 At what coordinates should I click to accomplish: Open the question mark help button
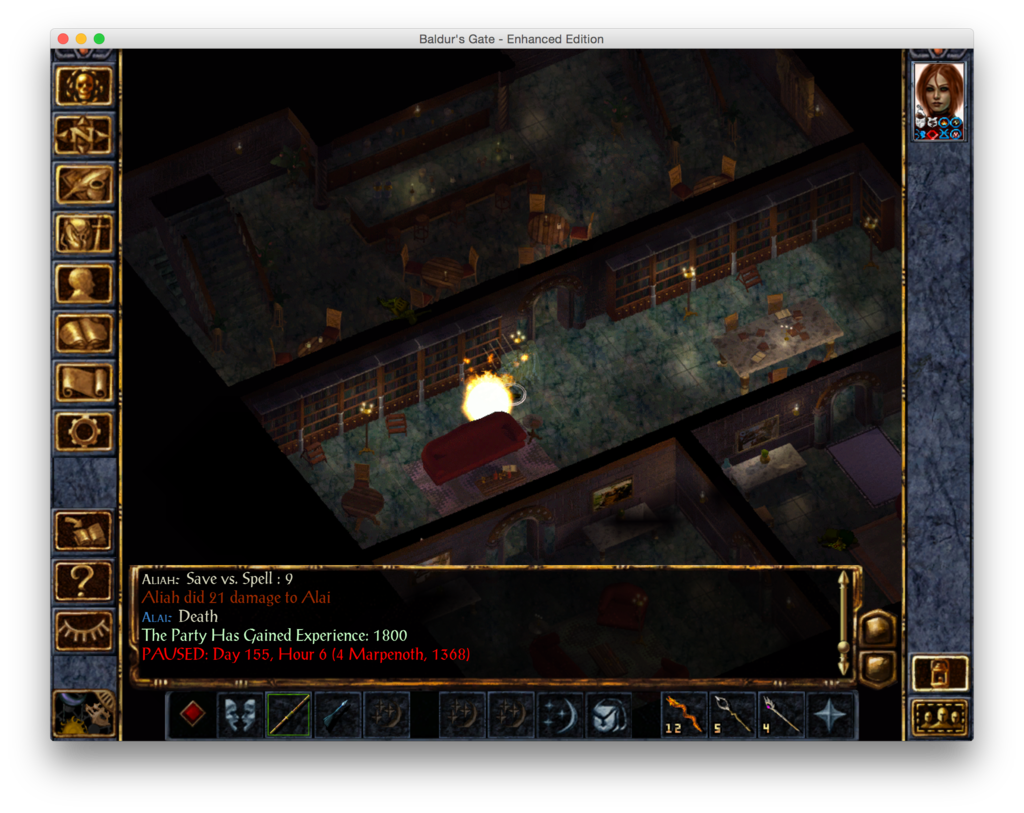coord(84,578)
